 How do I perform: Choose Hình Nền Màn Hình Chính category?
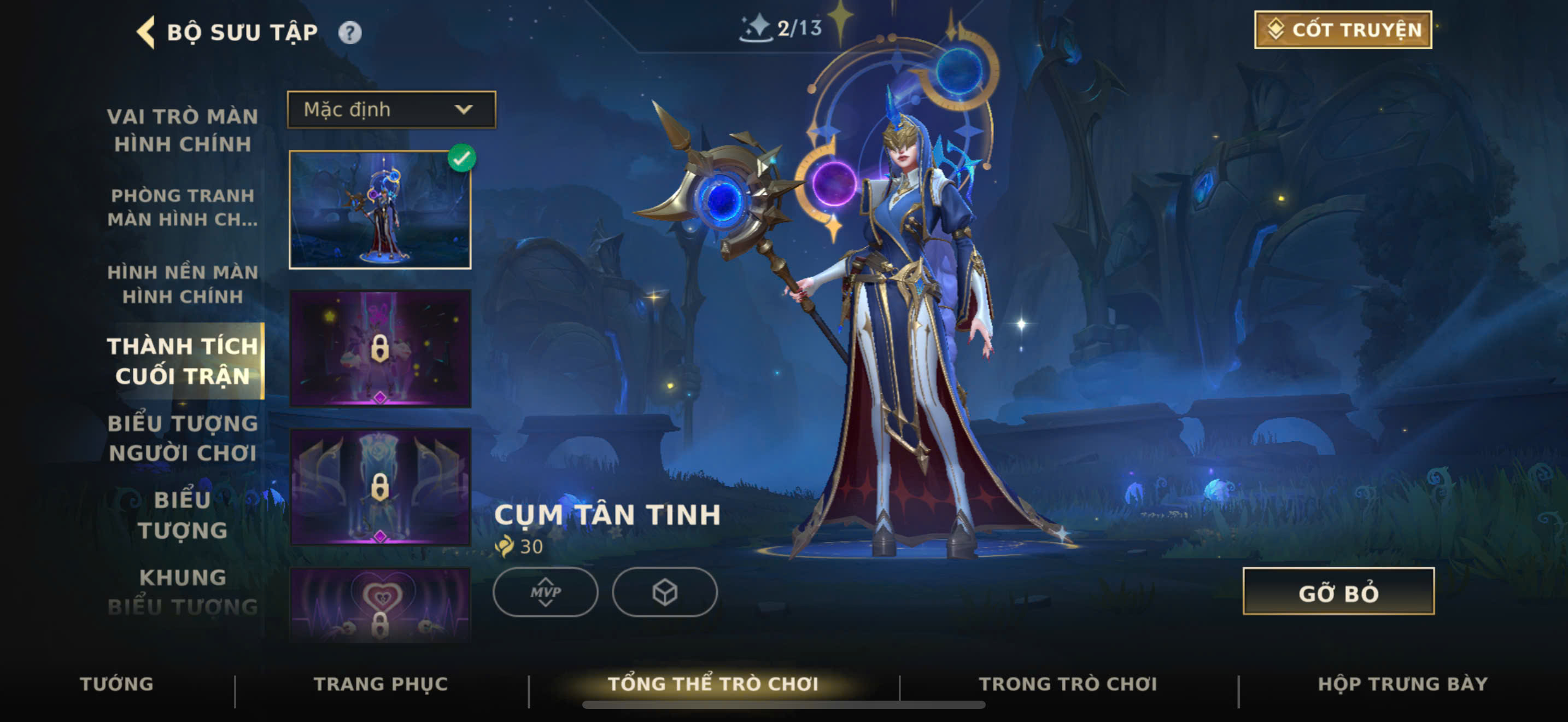[x=183, y=284]
